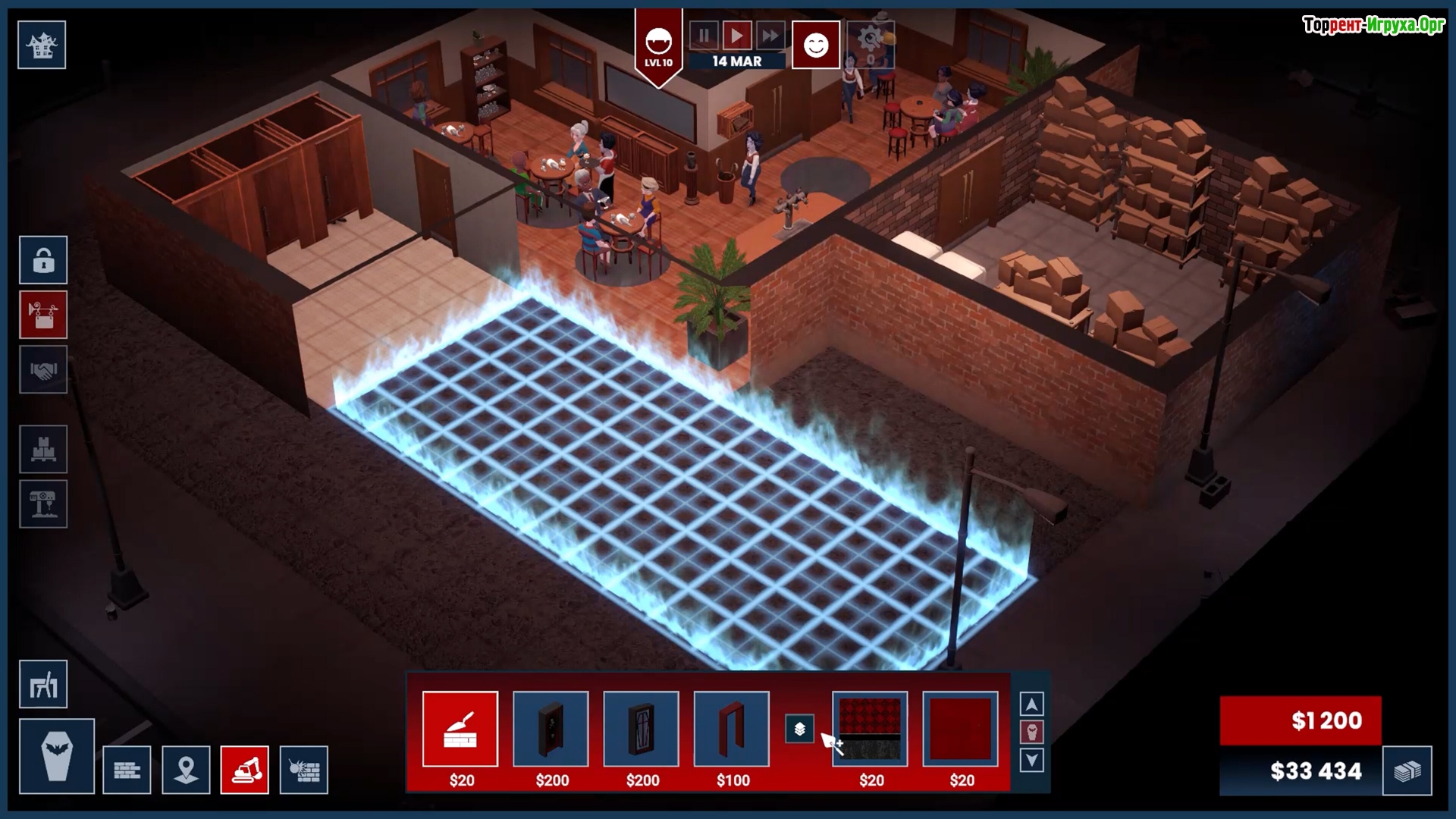Select the wall demolition tool
Viewport: 1456px width, 819px height.
coord(304,770)
